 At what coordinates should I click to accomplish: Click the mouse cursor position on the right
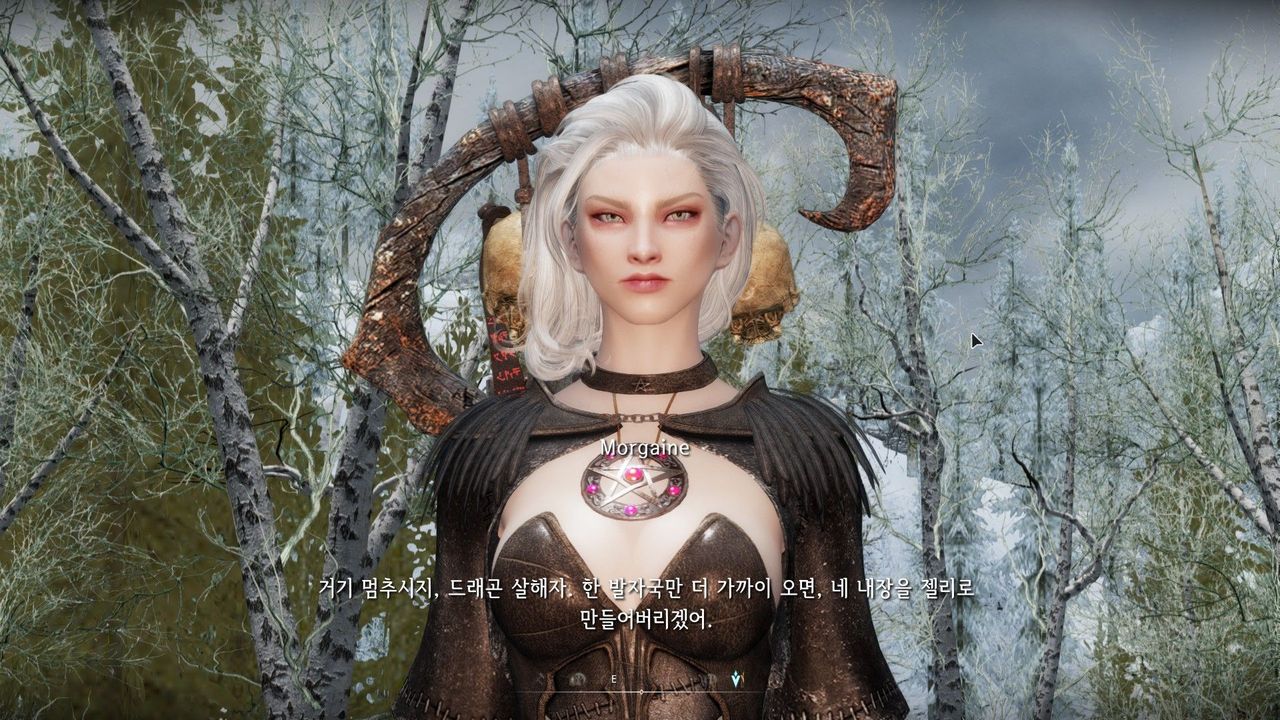pos(974,342)
